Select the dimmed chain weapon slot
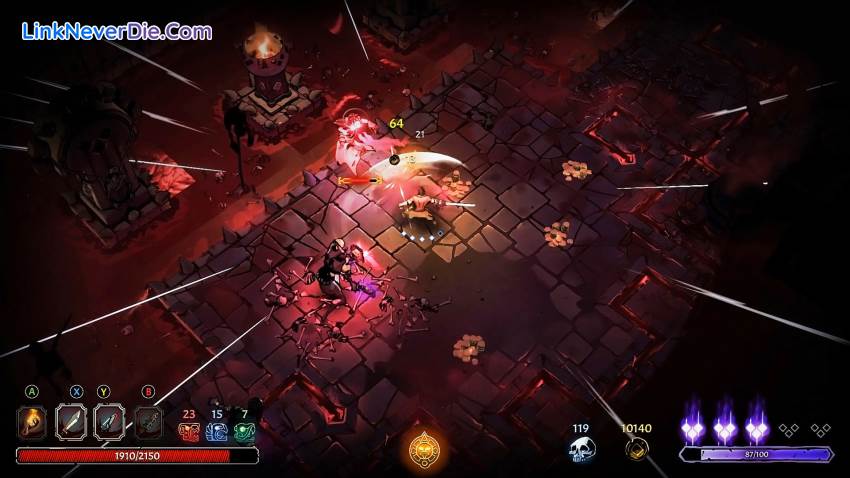This screenshot has height=478, width=850. coord(148,423)
